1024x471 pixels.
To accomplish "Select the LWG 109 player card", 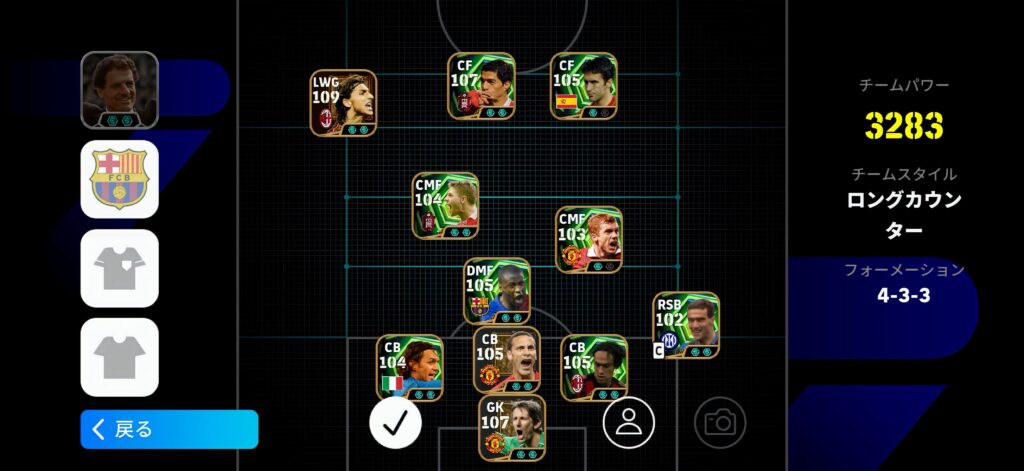I will pyautogui.click(x=343, y=103).
